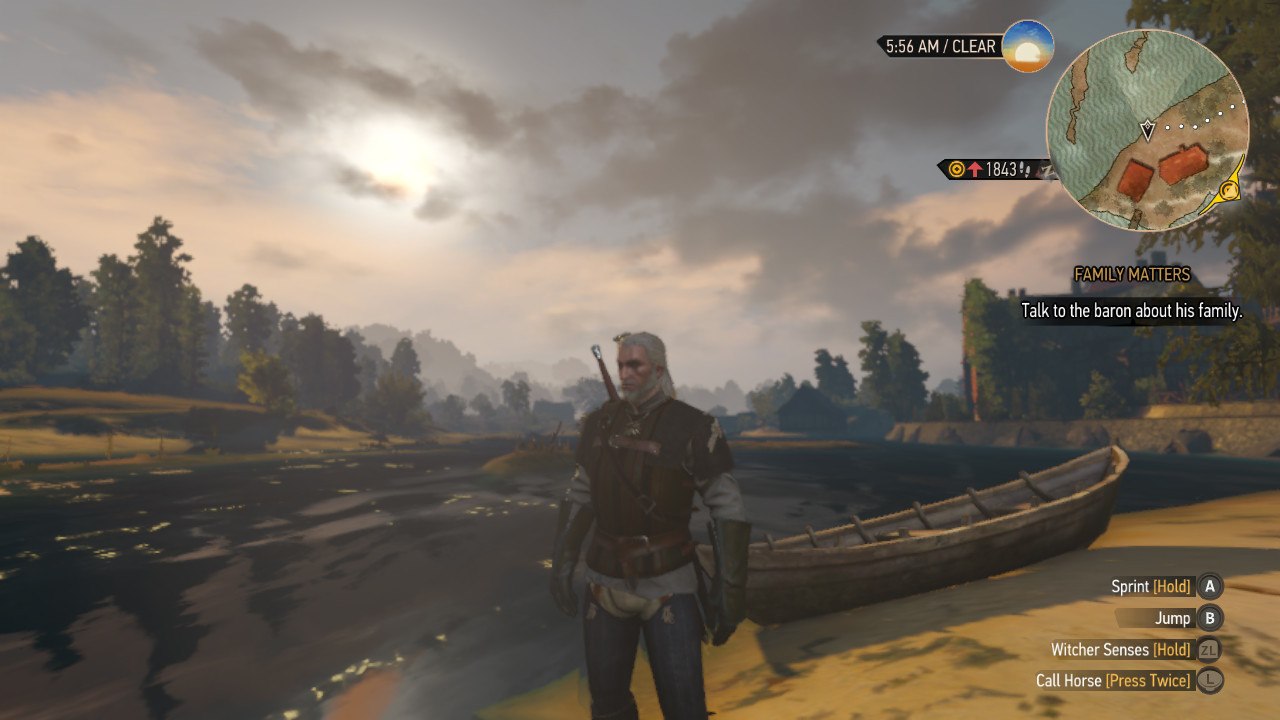Screen dimensions: 1280x720
Task: Select the Sprint [Hold] action label
Action: tap(1150, 588)
